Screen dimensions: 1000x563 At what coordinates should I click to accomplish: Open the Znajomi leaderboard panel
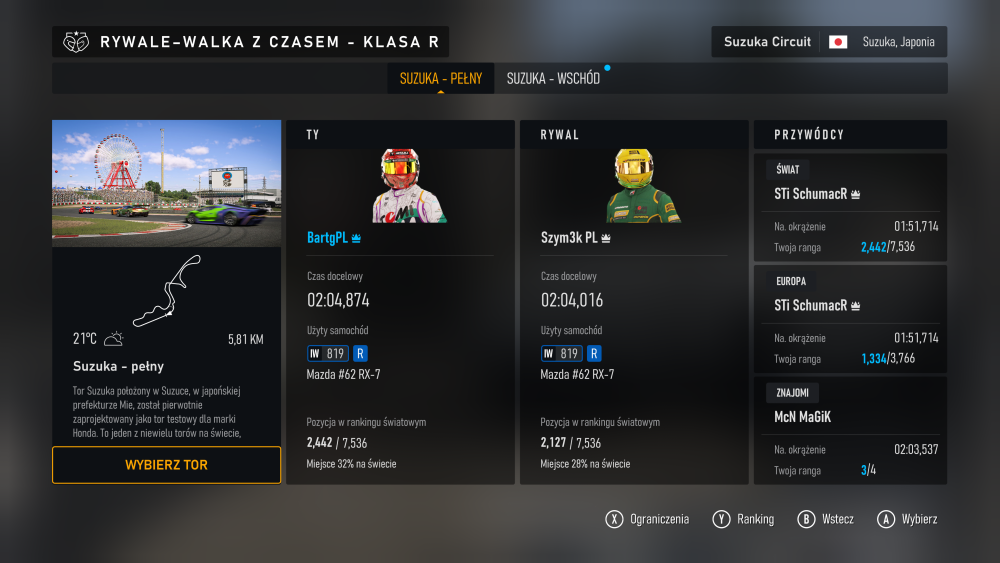click(x=849, y=430)
